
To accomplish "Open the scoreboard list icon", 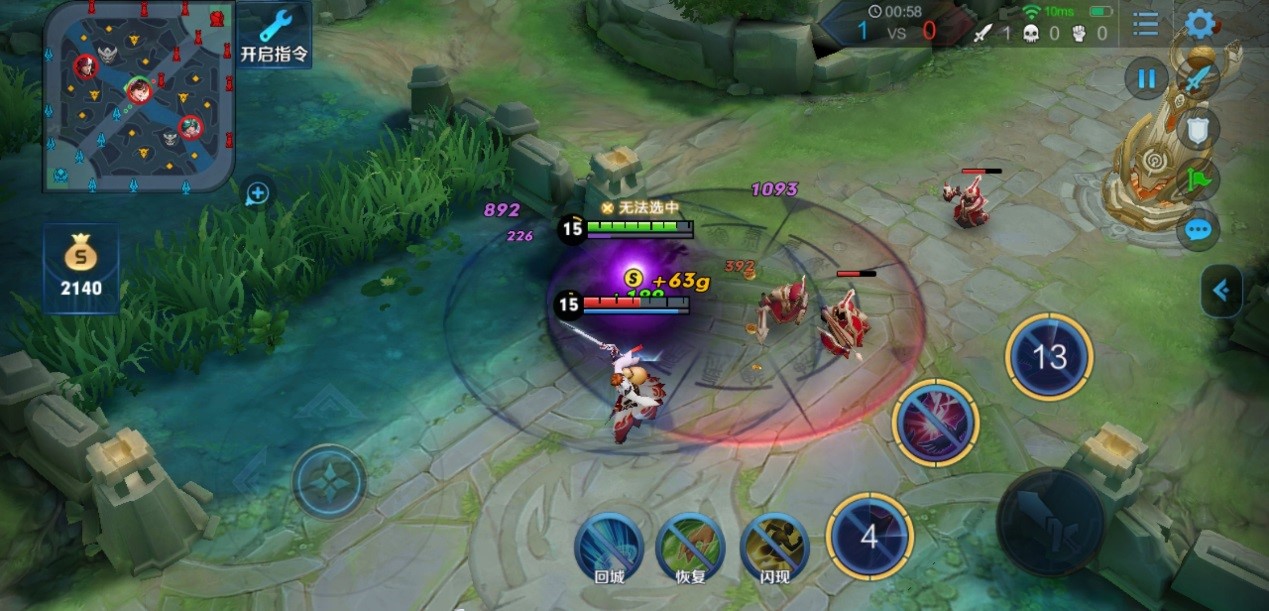I will coord(1146,24).
